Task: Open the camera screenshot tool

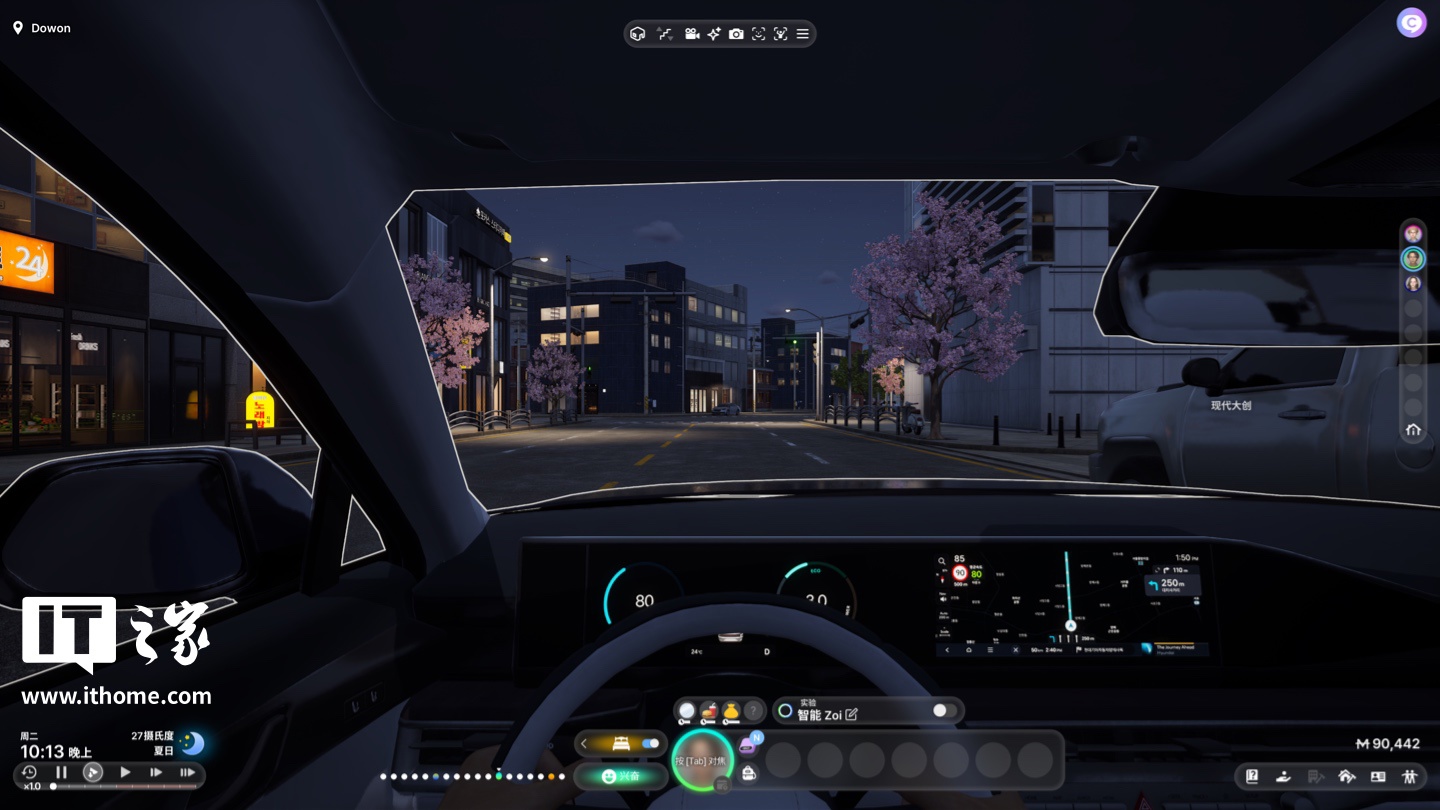Action: point(736,34)
